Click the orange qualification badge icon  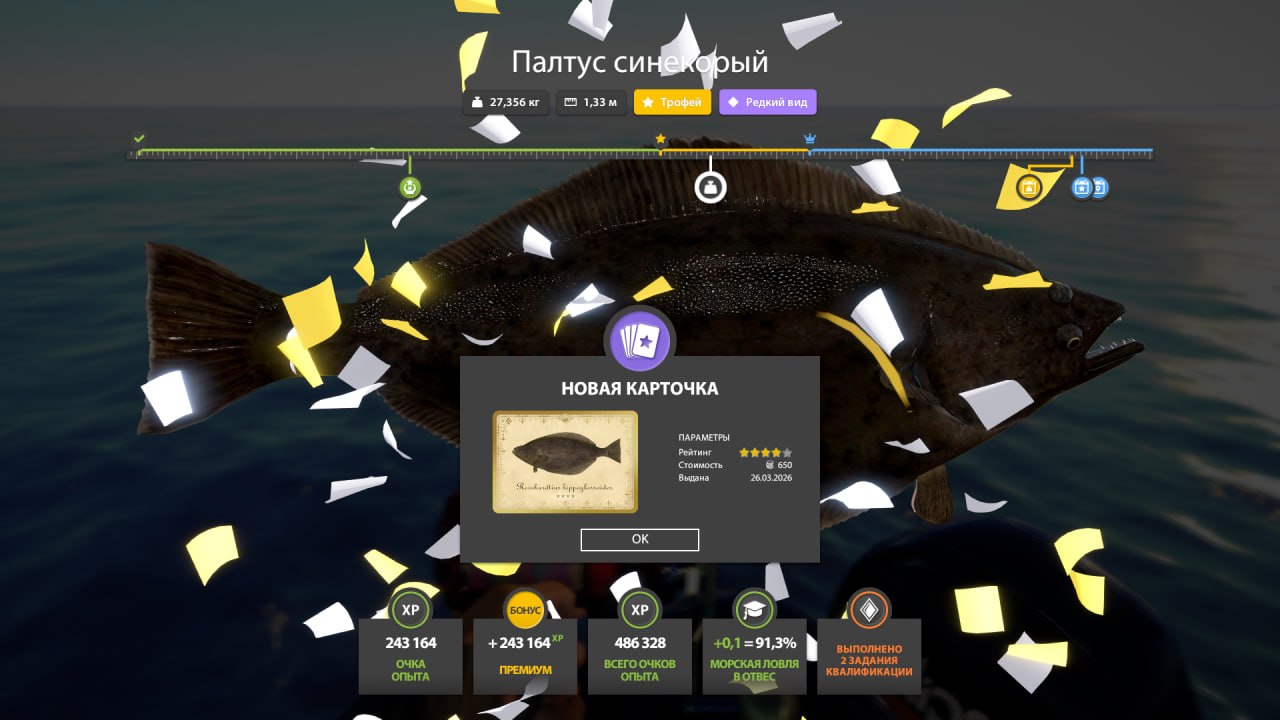click(869, 610)
